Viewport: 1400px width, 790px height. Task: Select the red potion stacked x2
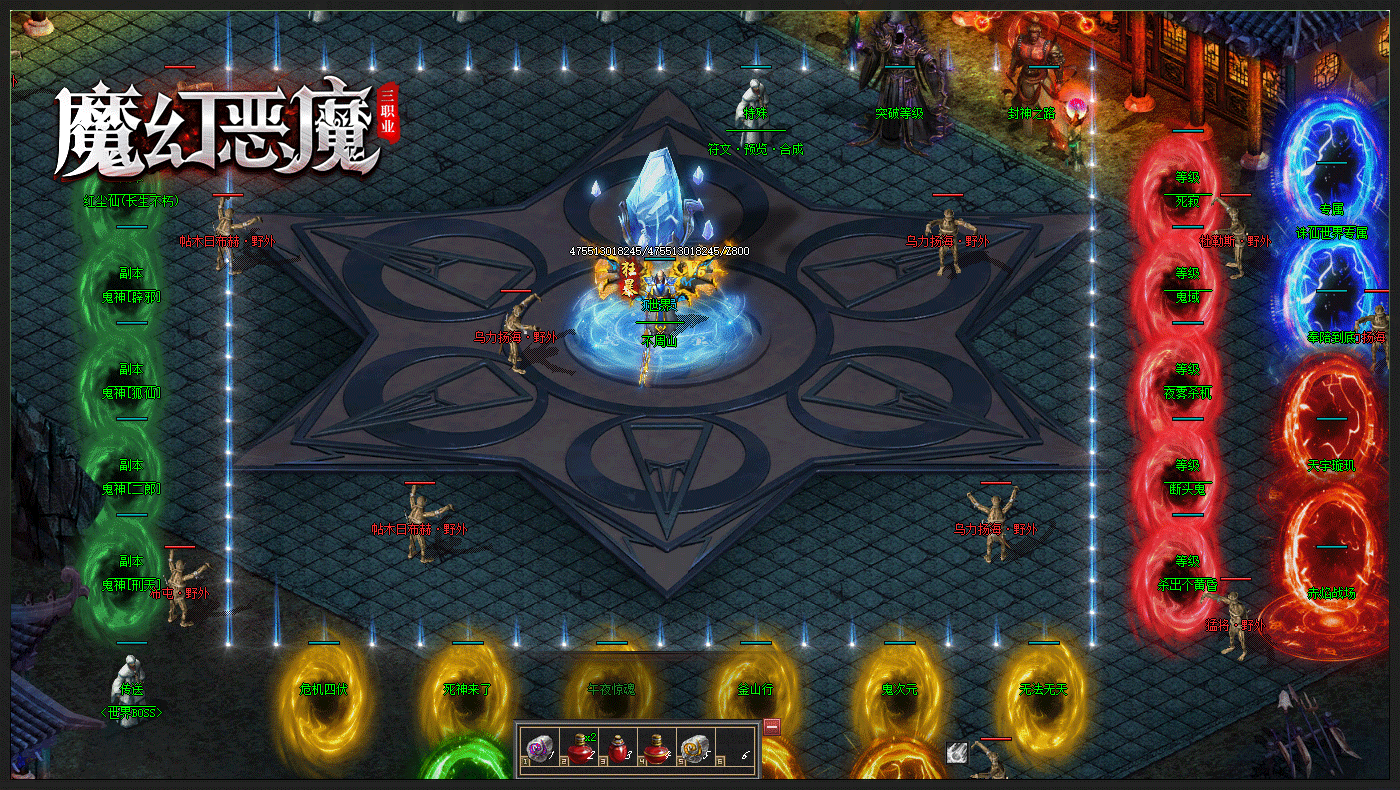(579, 747)
